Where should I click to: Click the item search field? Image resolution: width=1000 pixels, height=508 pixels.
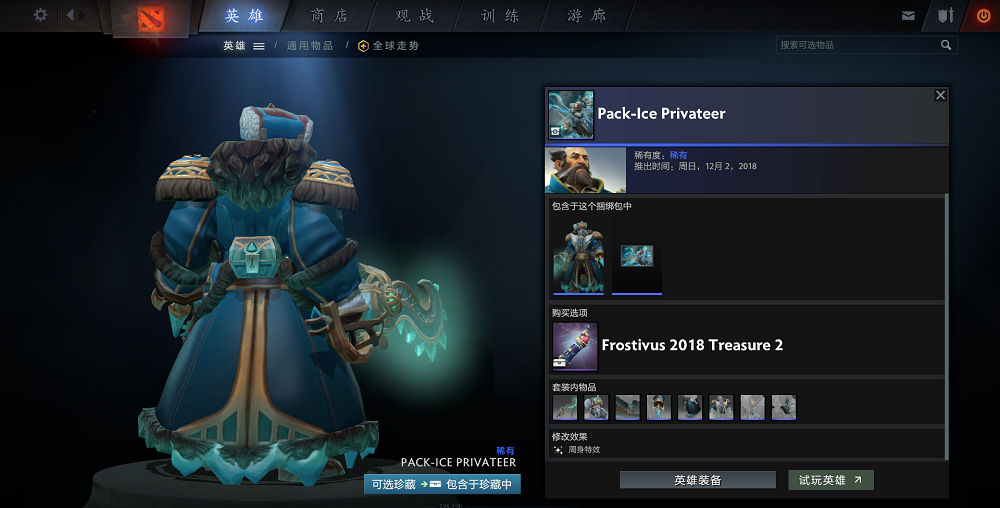pos(858,45)
